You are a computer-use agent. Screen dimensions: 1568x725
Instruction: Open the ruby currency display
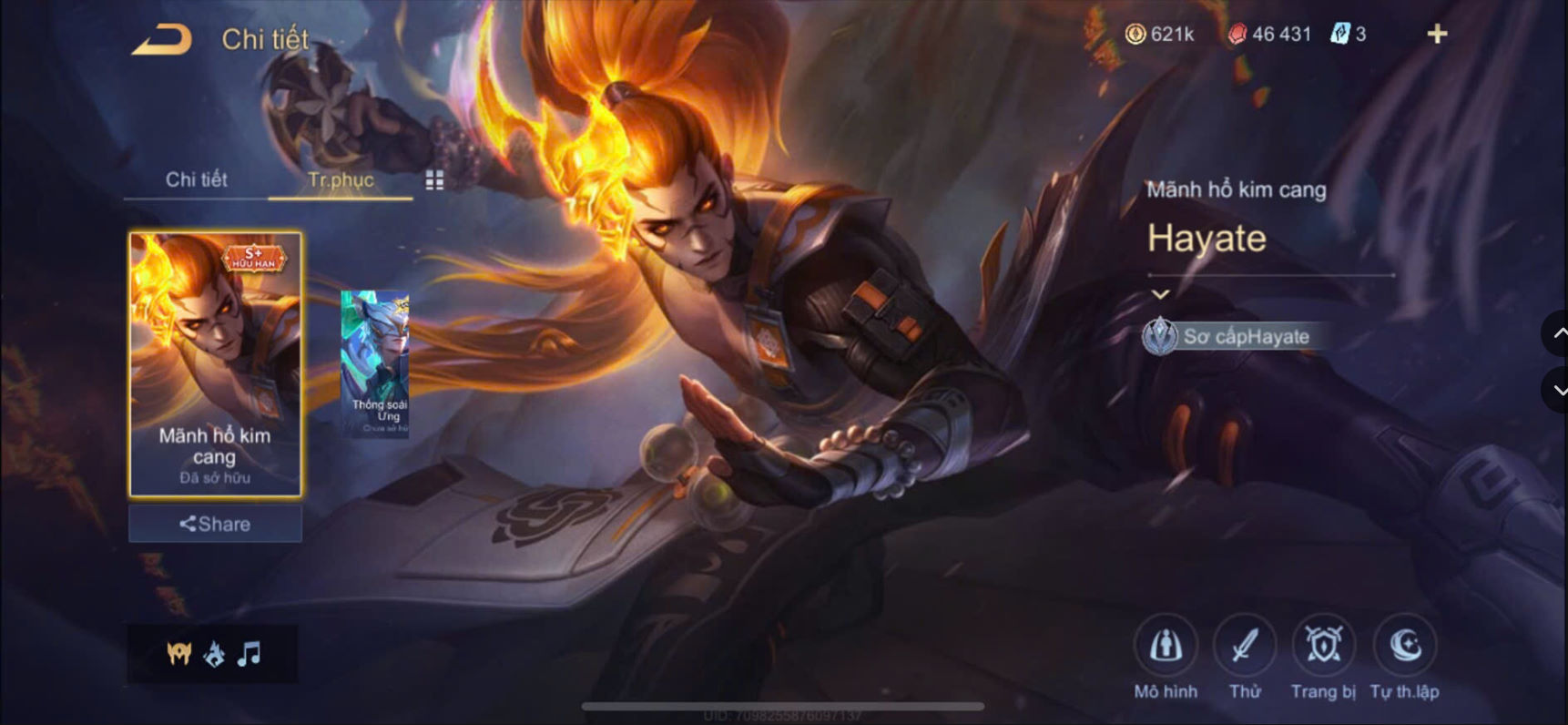click(1240, 34)
